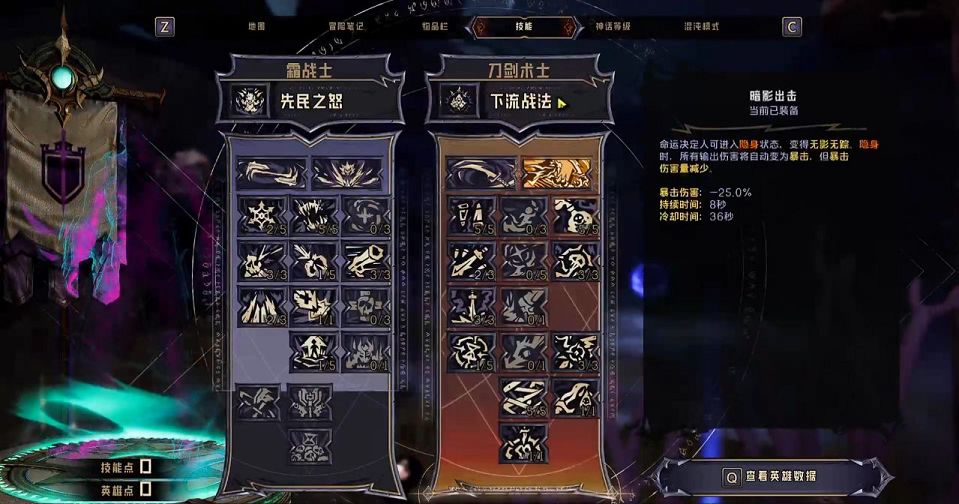The image size is (959, 504).
Task: Switch to the 混沌模式 chaos mode tab
Action: coord(701,27)
